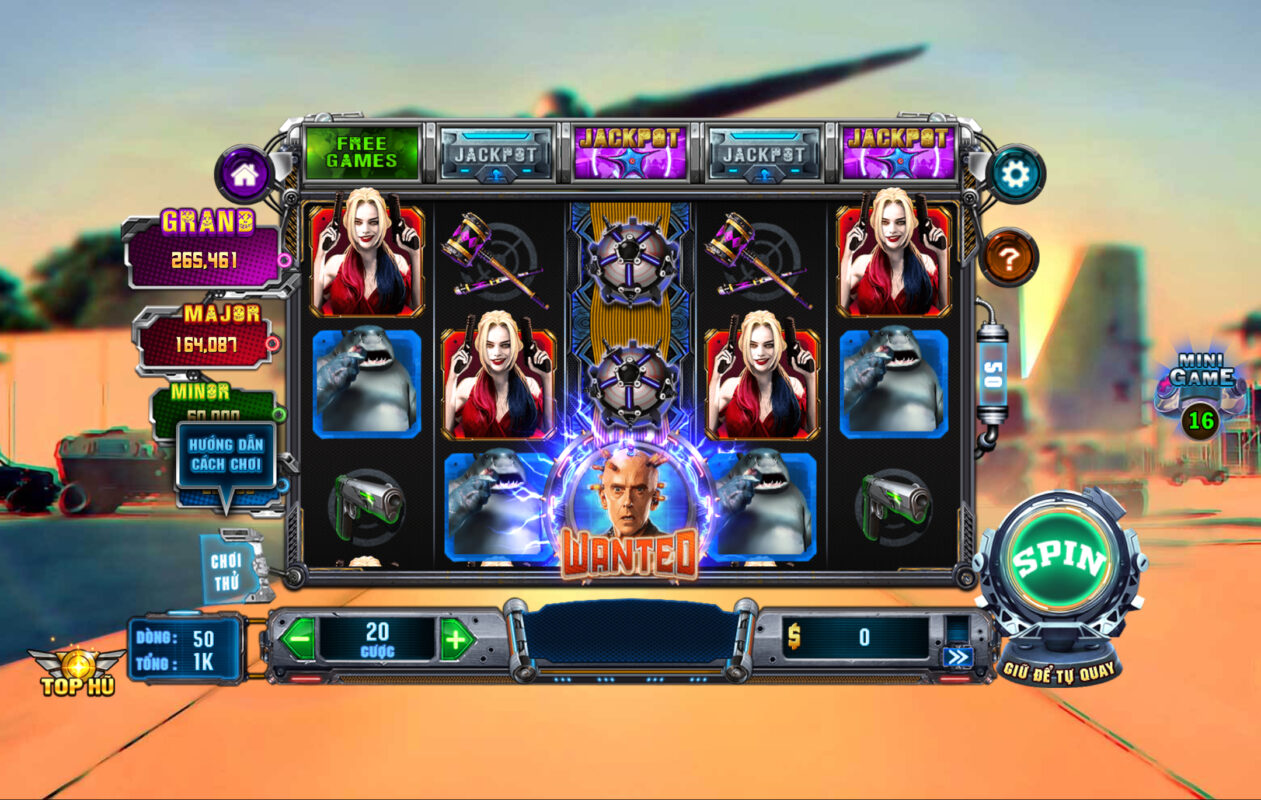Viewport: 1261px width, 800px height.
Task: Open the home menu button
Action: 244,175
